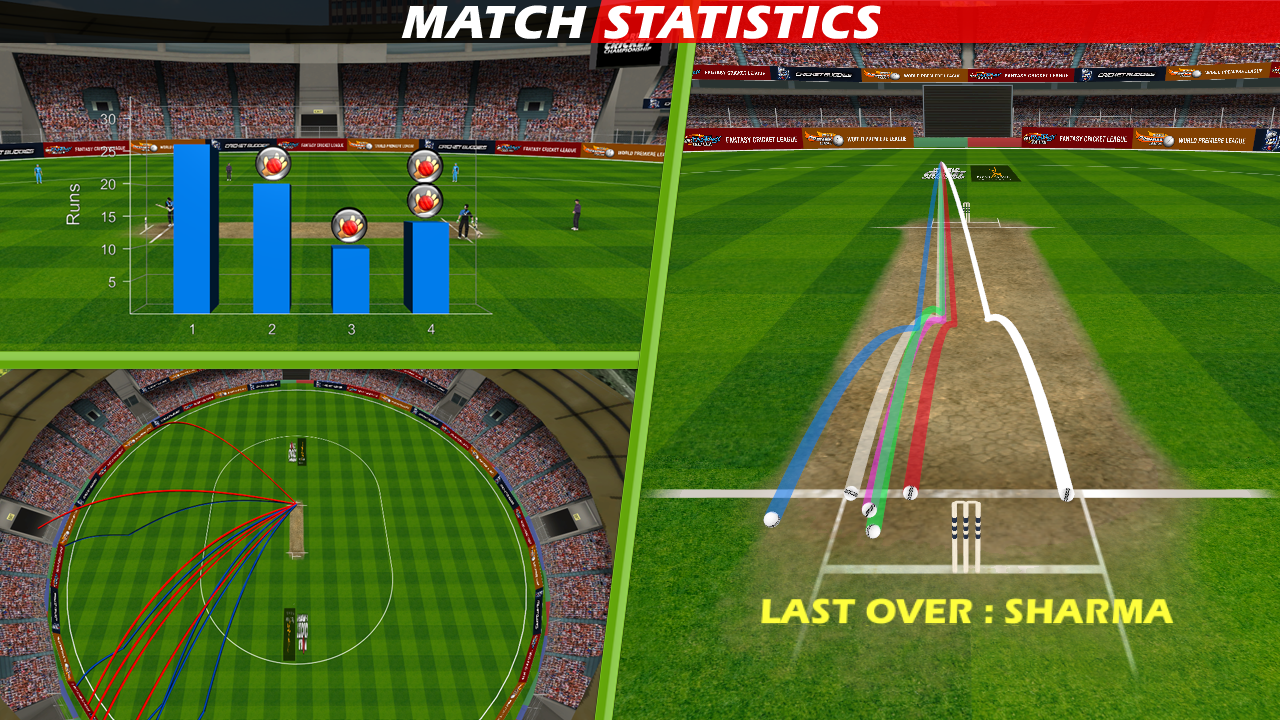Screen dimensions: 1280x720
Task: Switch to the MATCH STATISTICS header
Action: 640,20
